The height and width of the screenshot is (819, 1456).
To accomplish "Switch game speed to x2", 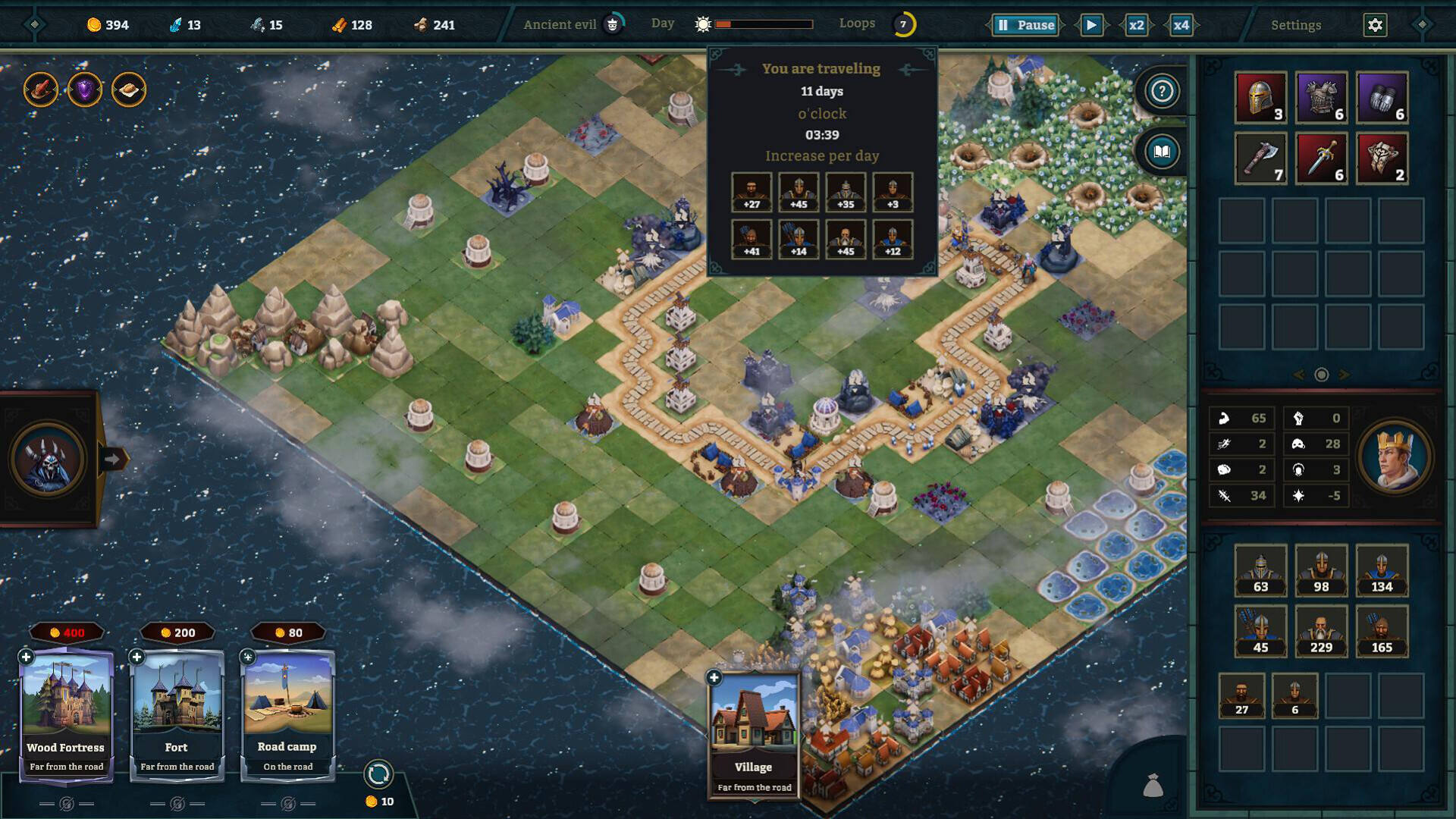I will 1136,25.
